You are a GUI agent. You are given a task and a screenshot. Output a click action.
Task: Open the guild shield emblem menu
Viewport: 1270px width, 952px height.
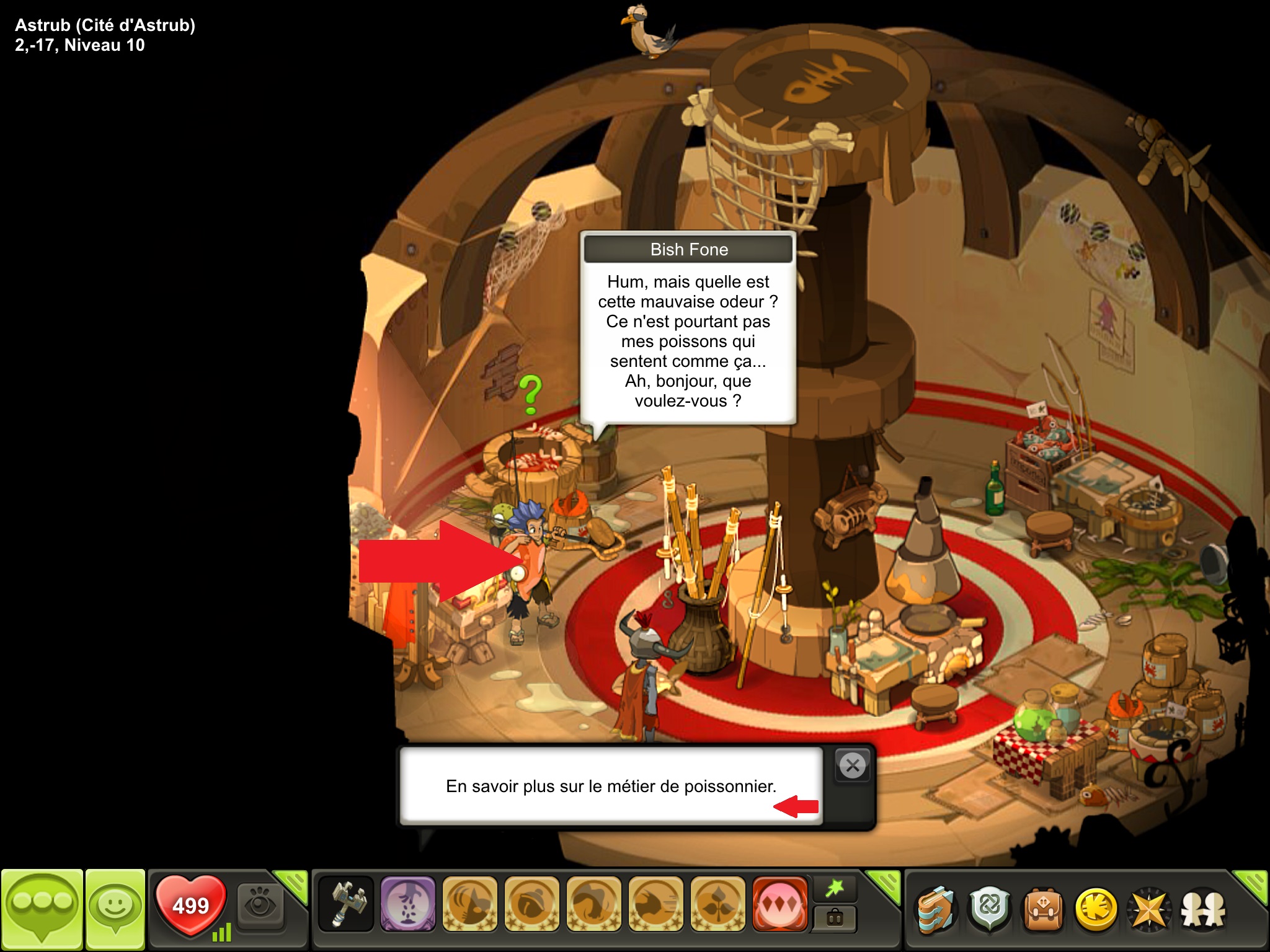(x=989, y=910)
